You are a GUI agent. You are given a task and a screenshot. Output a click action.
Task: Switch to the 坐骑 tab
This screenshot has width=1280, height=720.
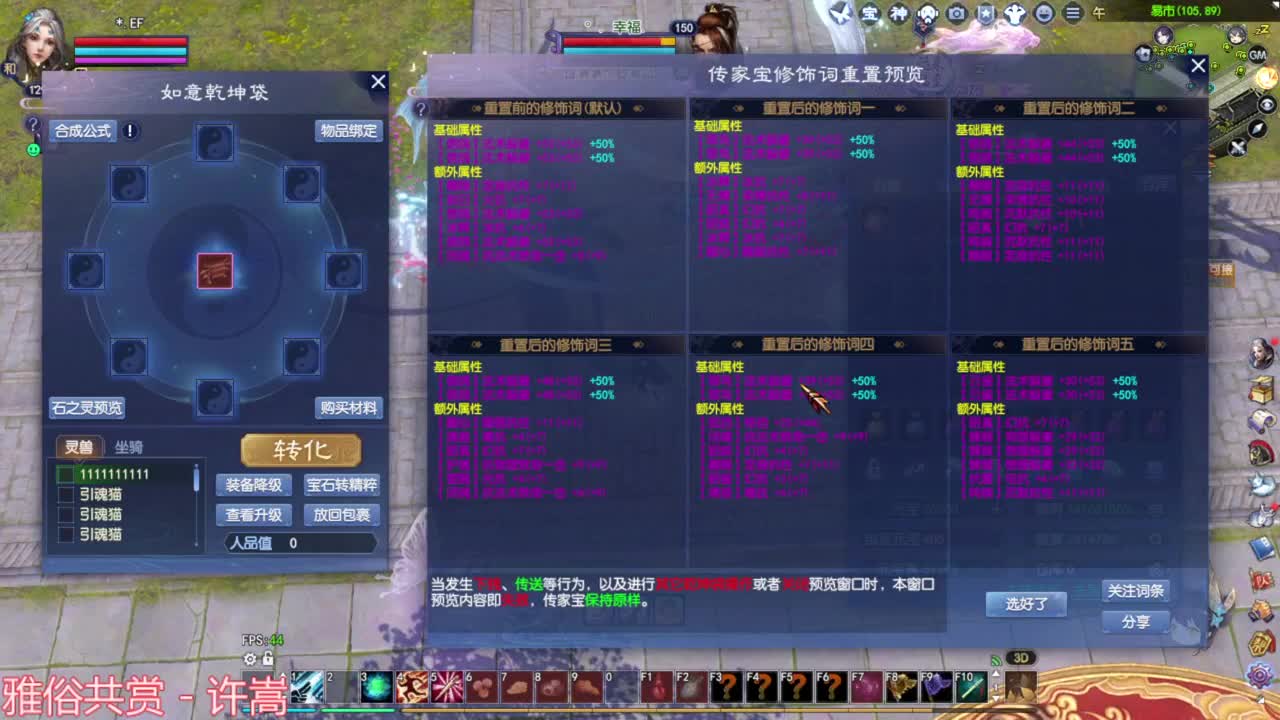pyautogui.click(x=128, y=446)
